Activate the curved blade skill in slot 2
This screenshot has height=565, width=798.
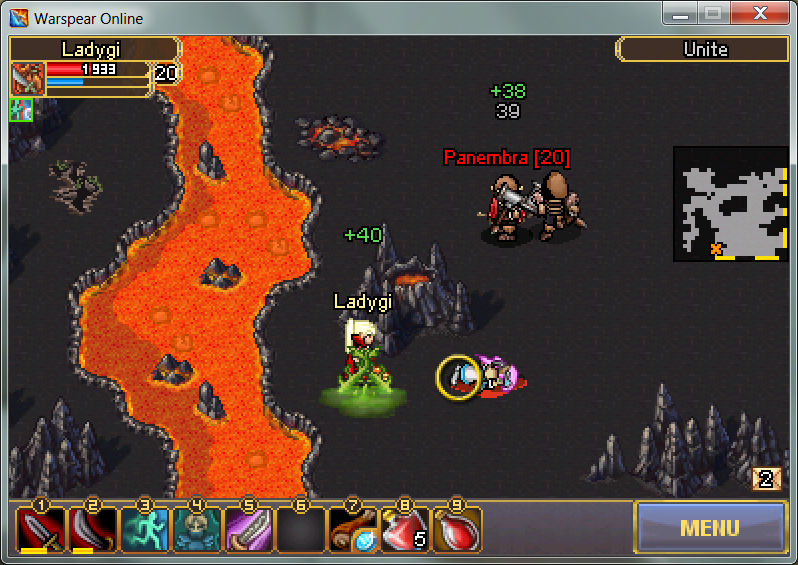(93, 530)
